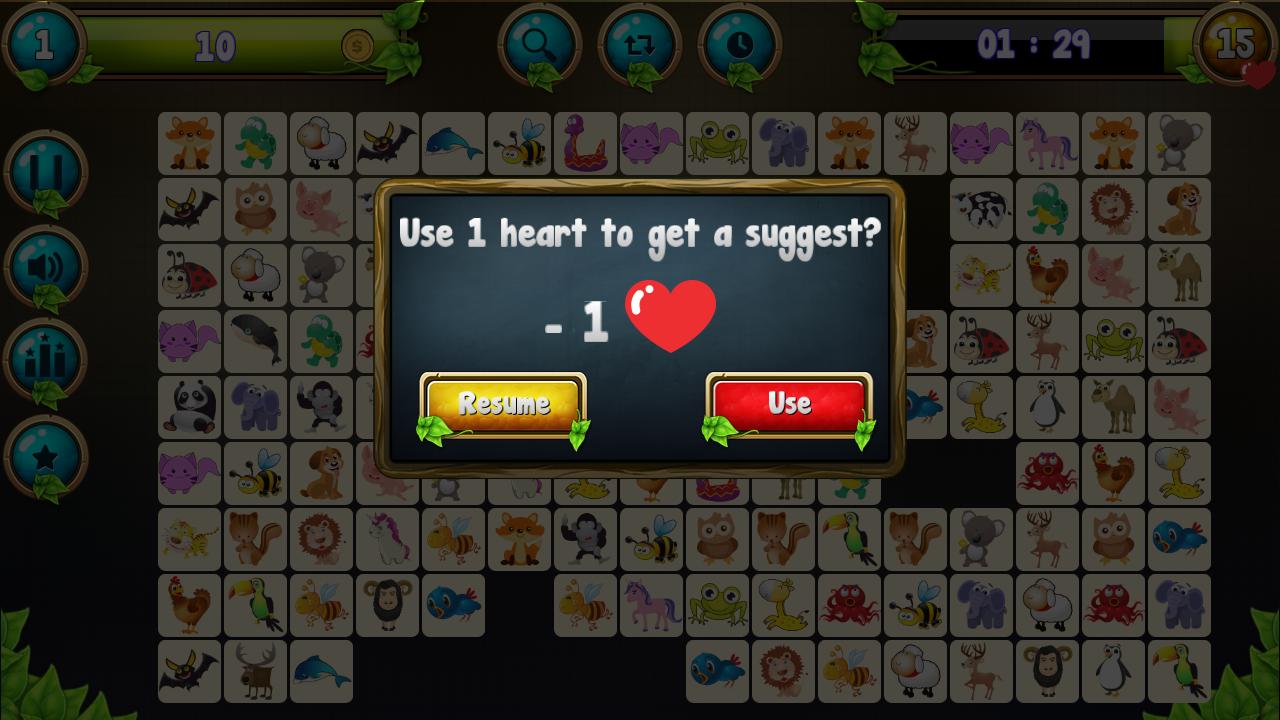Select the blue dolphin tile beside the reindeer
The height and width of the screenshot is (720, 1280).
click(x=321, y=671)
